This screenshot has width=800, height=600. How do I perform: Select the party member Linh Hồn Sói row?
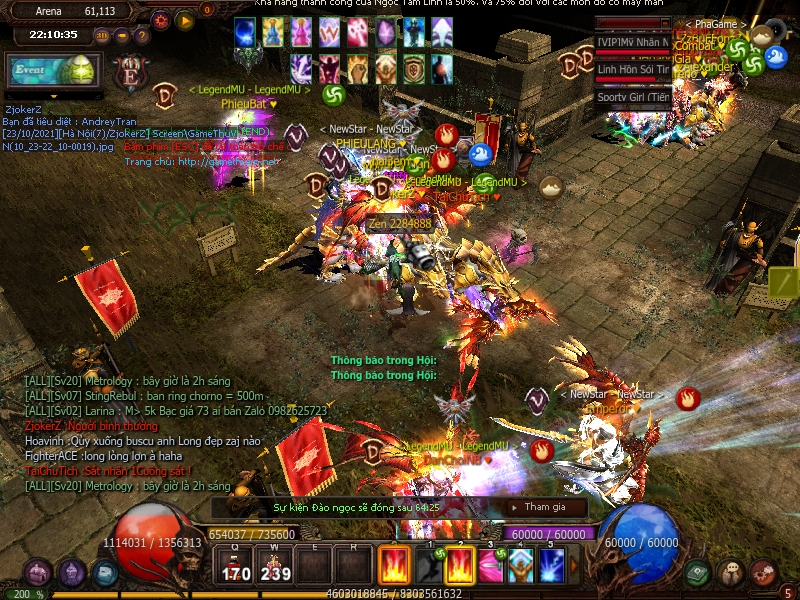point(633,69)
